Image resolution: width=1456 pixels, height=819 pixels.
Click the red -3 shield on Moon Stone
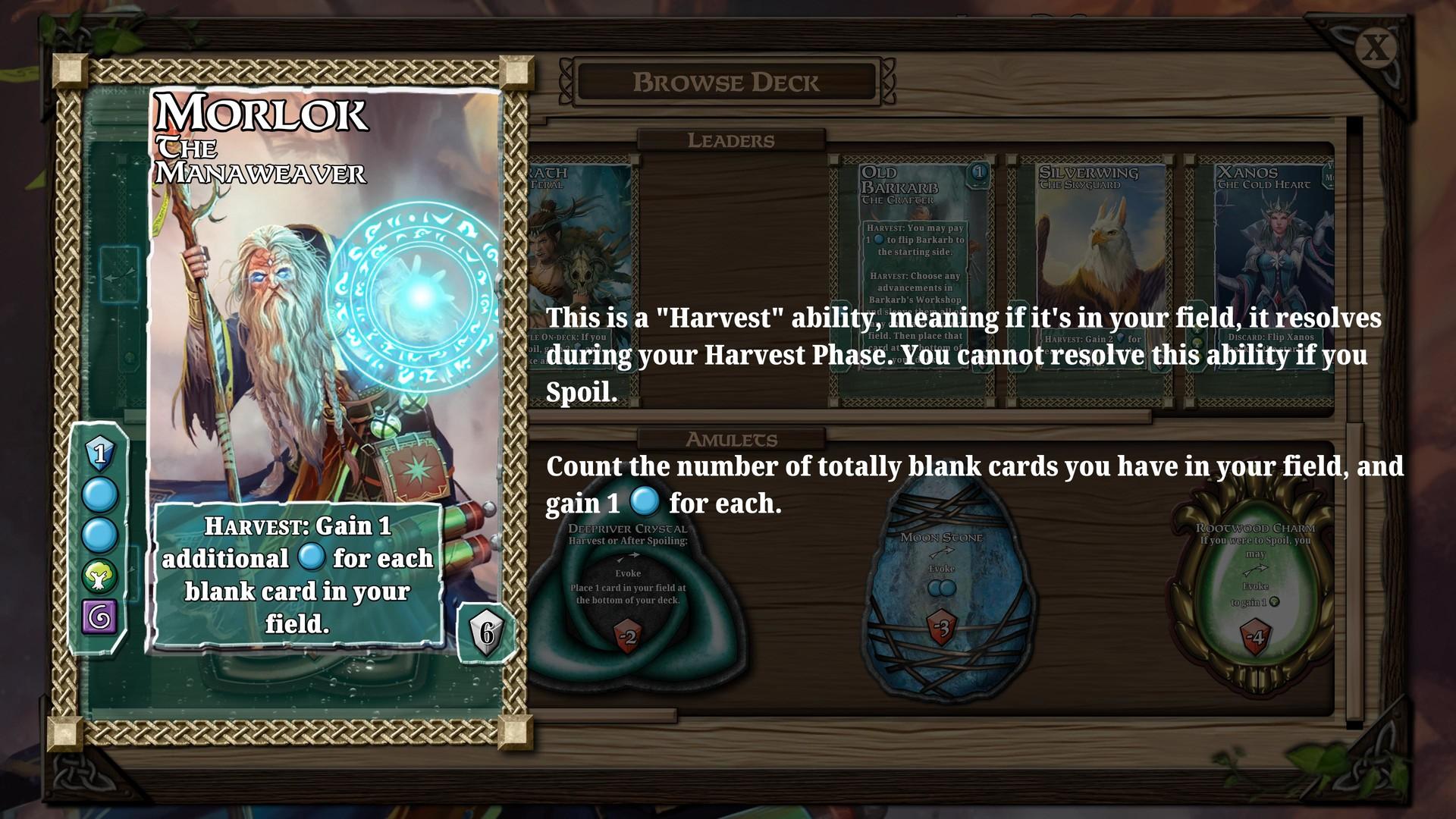(944, 628)
